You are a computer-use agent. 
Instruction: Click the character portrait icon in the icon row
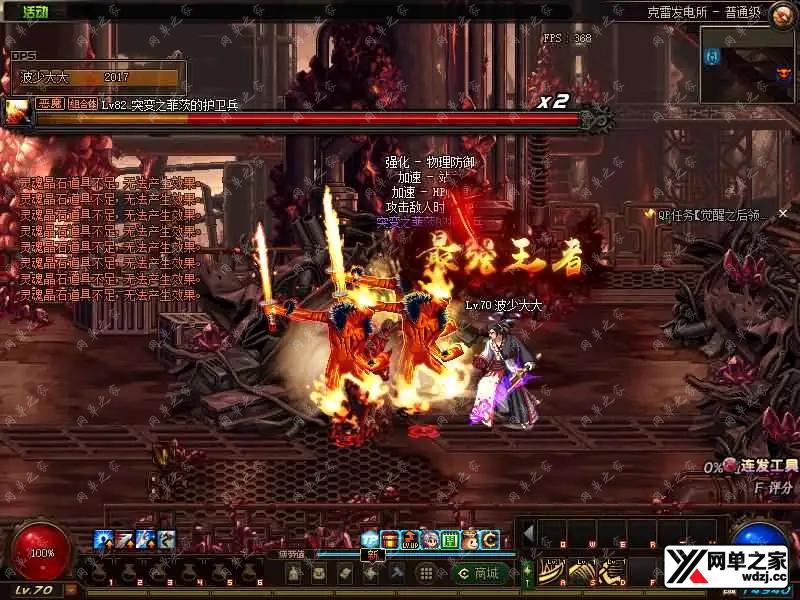tap(429, 540)
